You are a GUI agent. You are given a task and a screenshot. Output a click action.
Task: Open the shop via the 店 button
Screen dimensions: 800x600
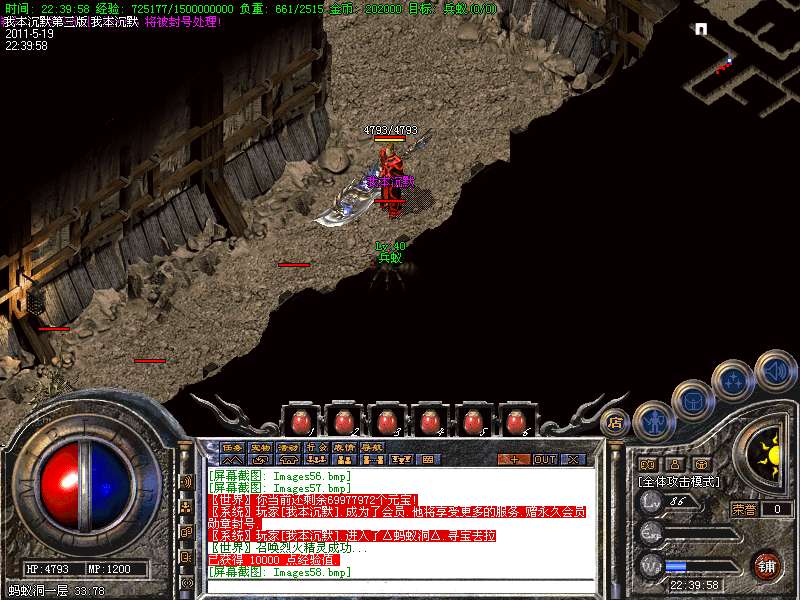coord(616,422)
